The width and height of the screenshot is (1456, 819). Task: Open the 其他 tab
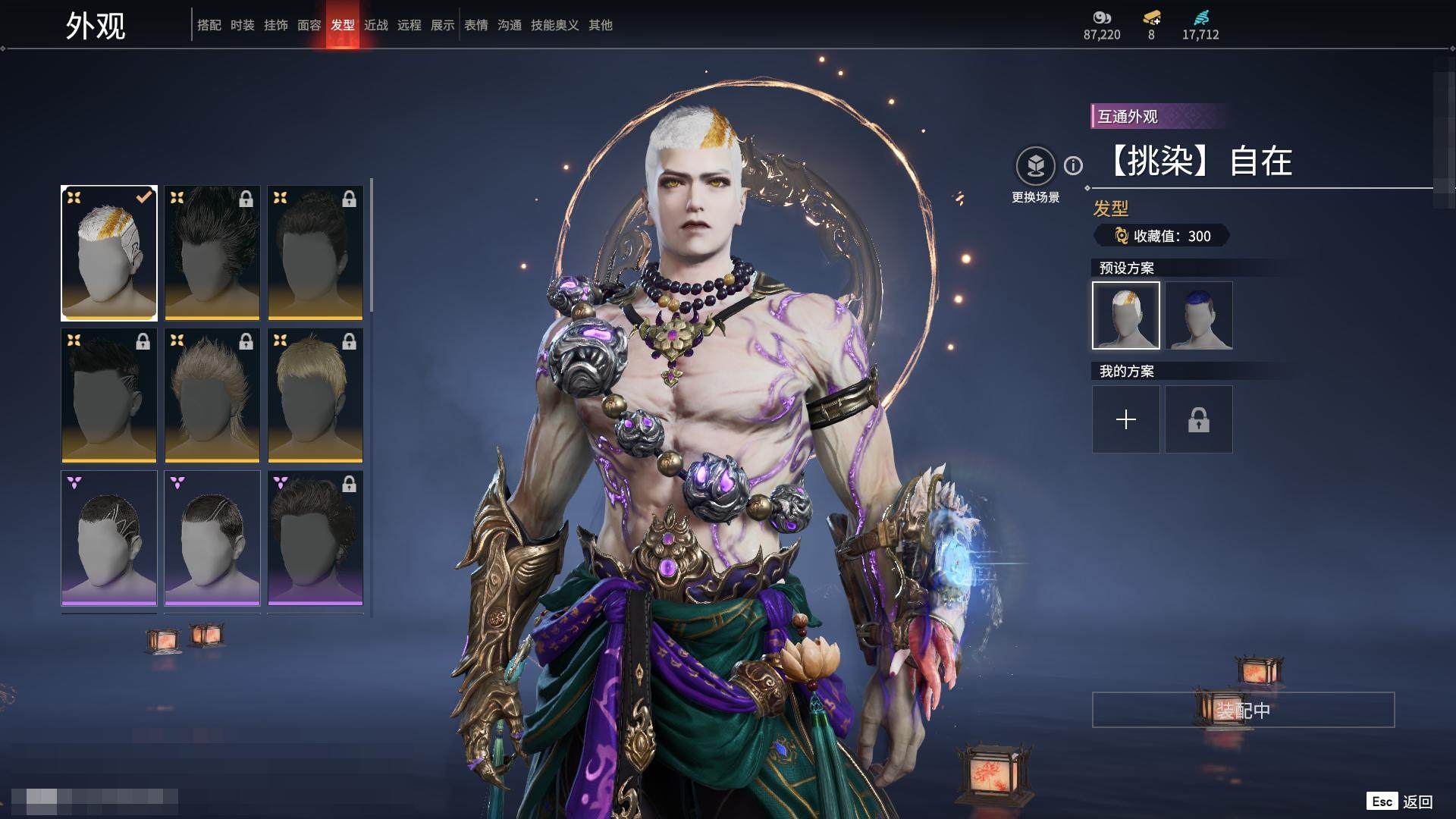tap(601, 25)
